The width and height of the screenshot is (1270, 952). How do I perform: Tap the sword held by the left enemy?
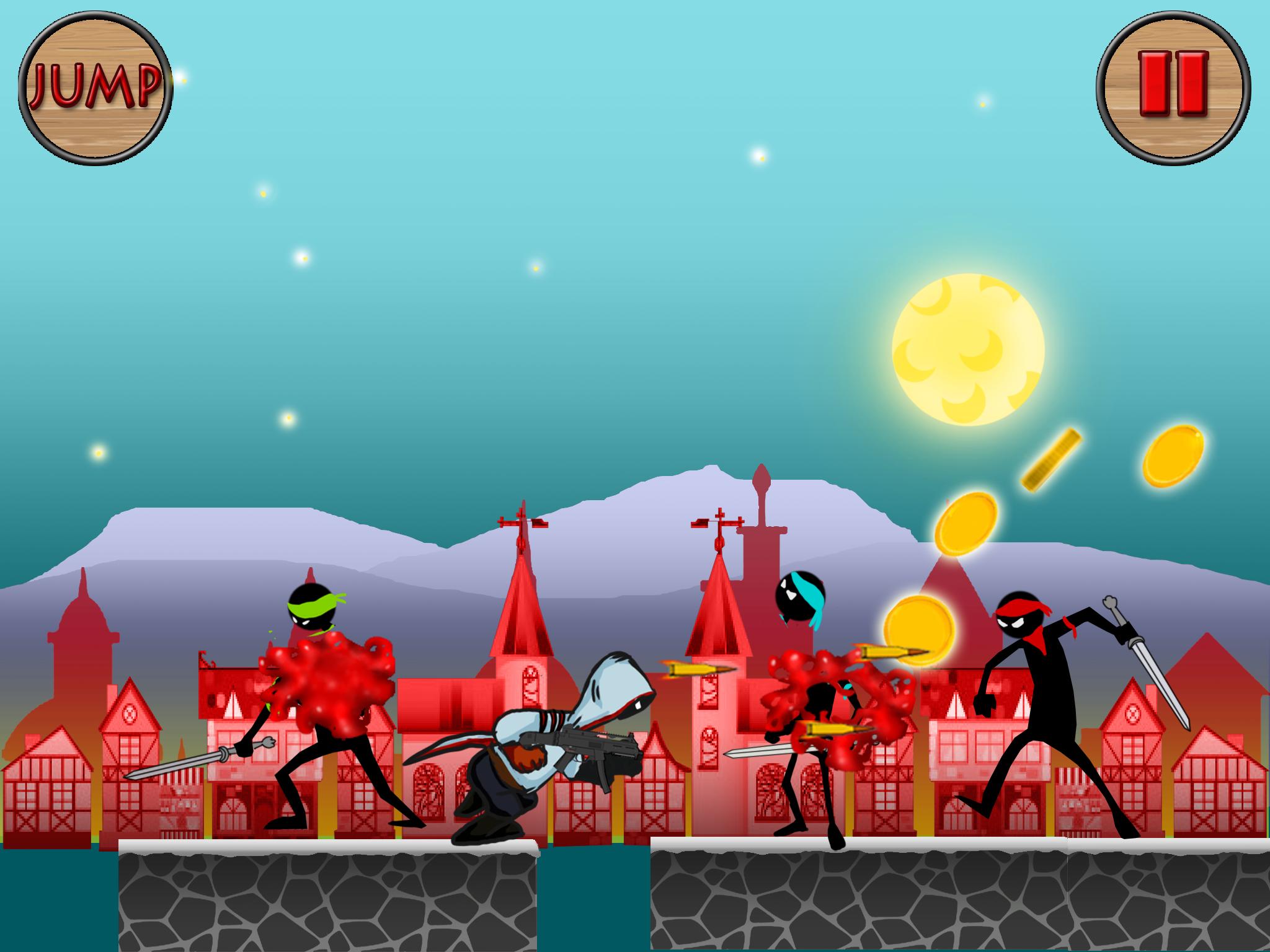pos(174,765)
